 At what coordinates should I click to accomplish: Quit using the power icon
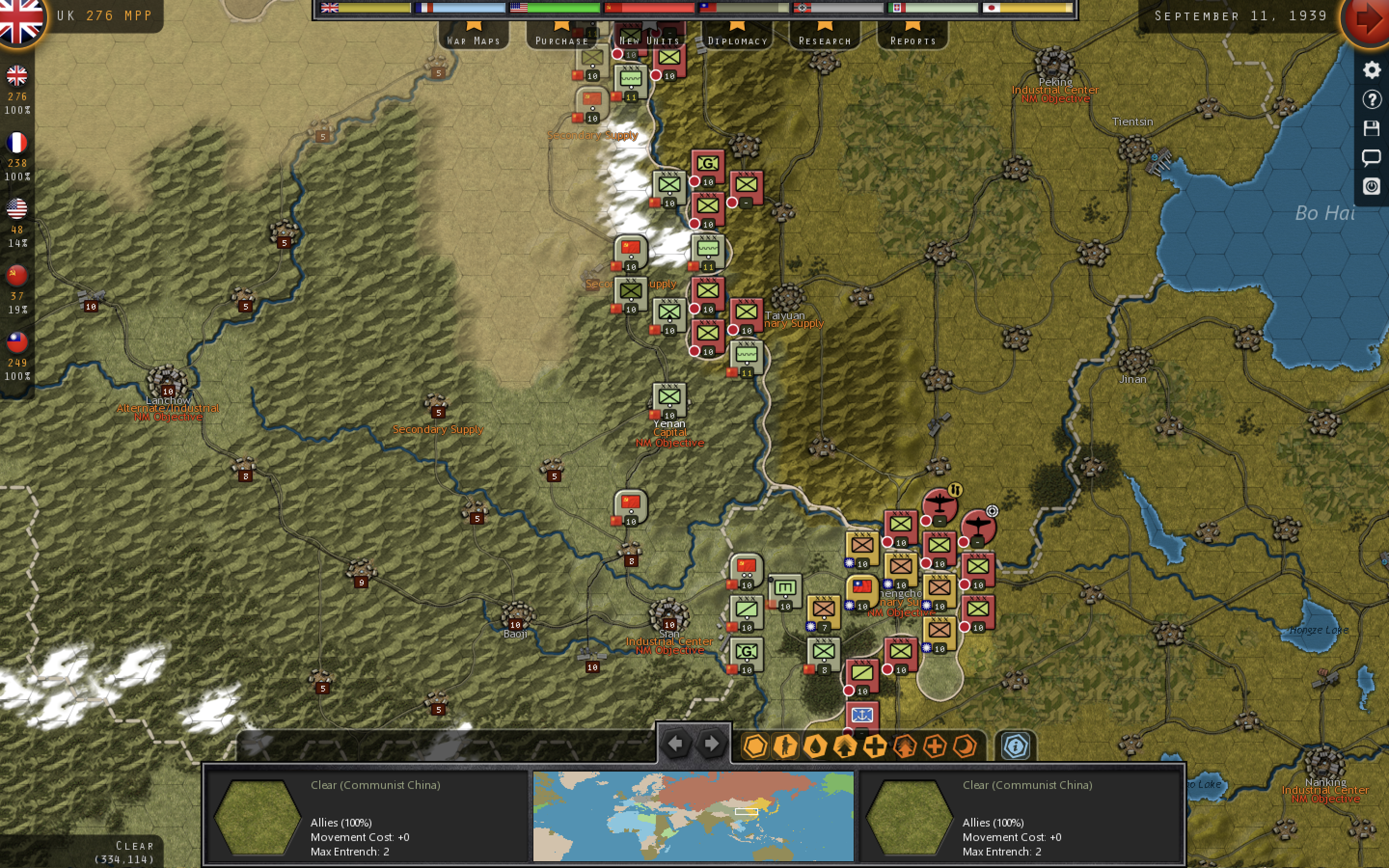point(1371,186)
